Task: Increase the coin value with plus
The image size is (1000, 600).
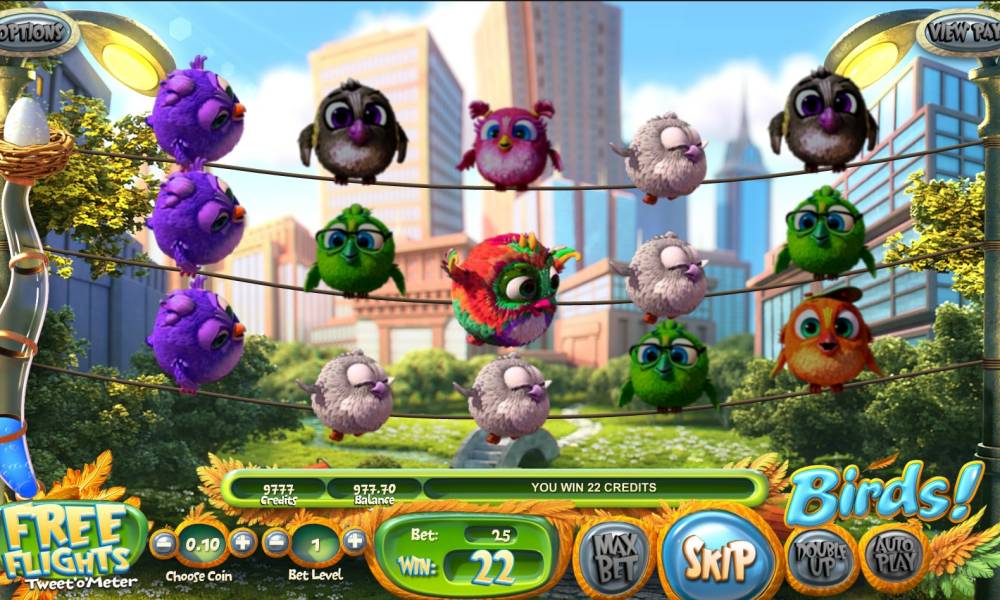Action: (x=242, y=543)
